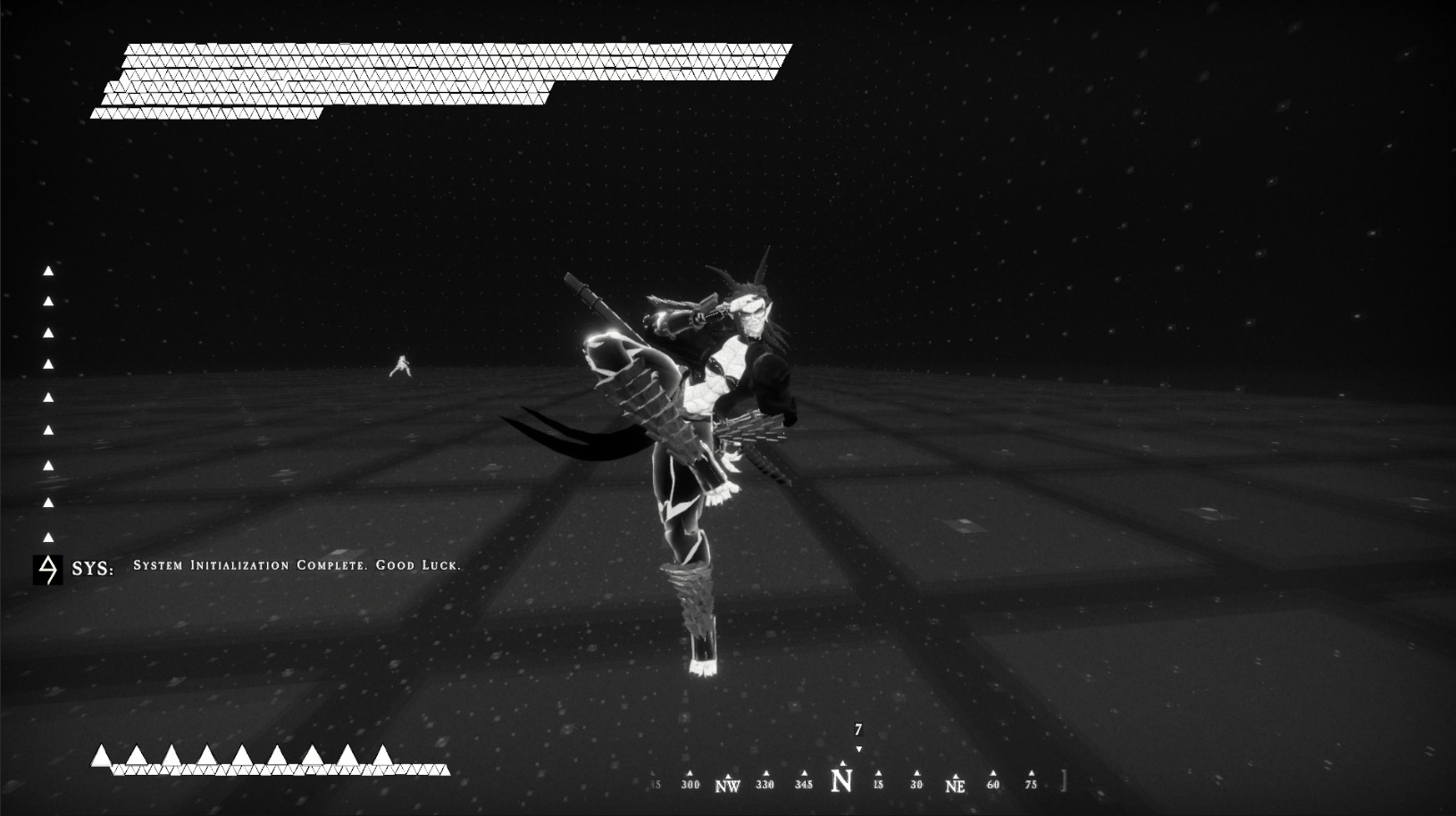
Task: Click the largest triangle on the bottom meter row
Action: coord(103,754)
